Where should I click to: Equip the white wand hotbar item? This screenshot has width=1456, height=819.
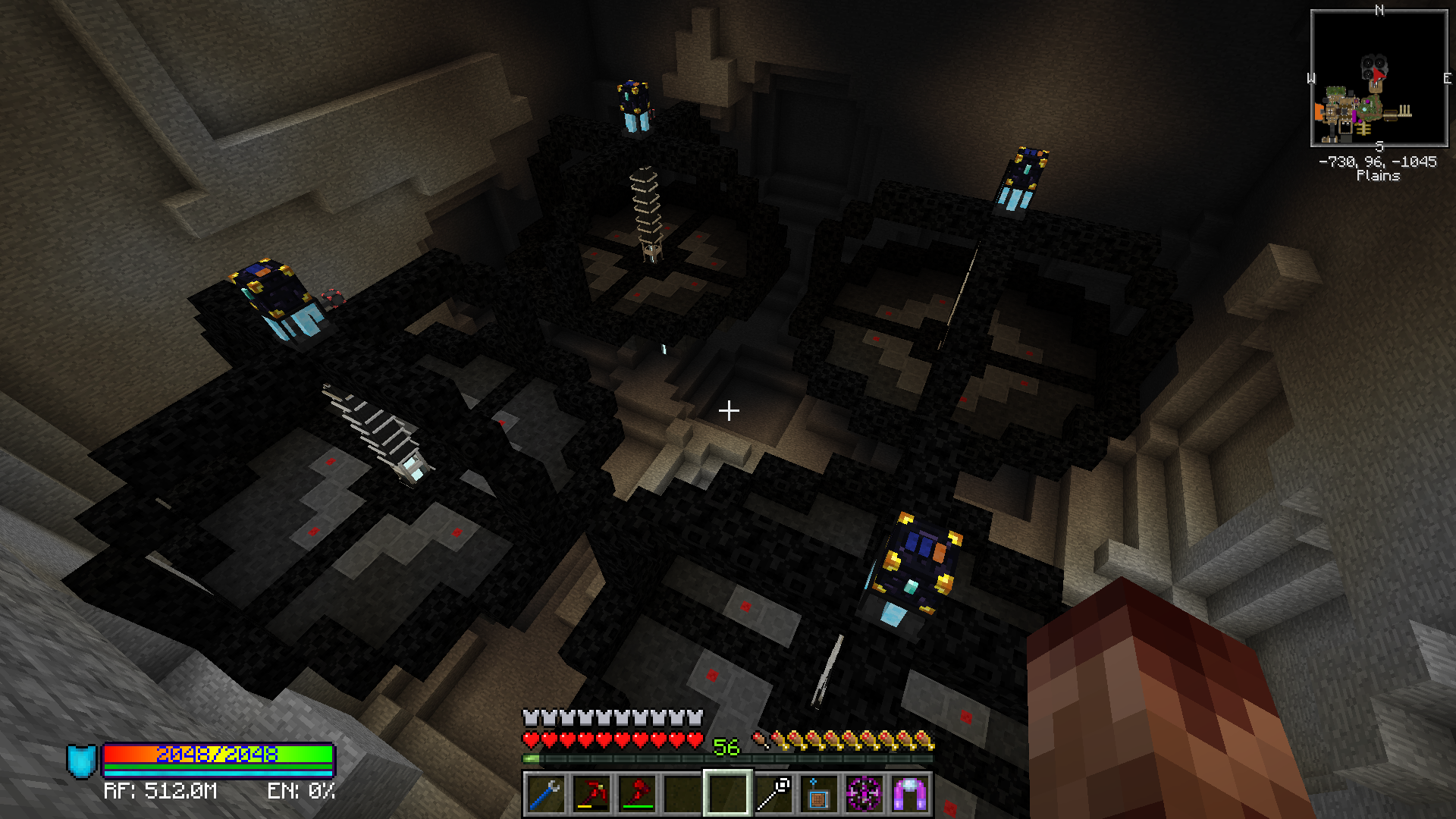click(773, 794)
